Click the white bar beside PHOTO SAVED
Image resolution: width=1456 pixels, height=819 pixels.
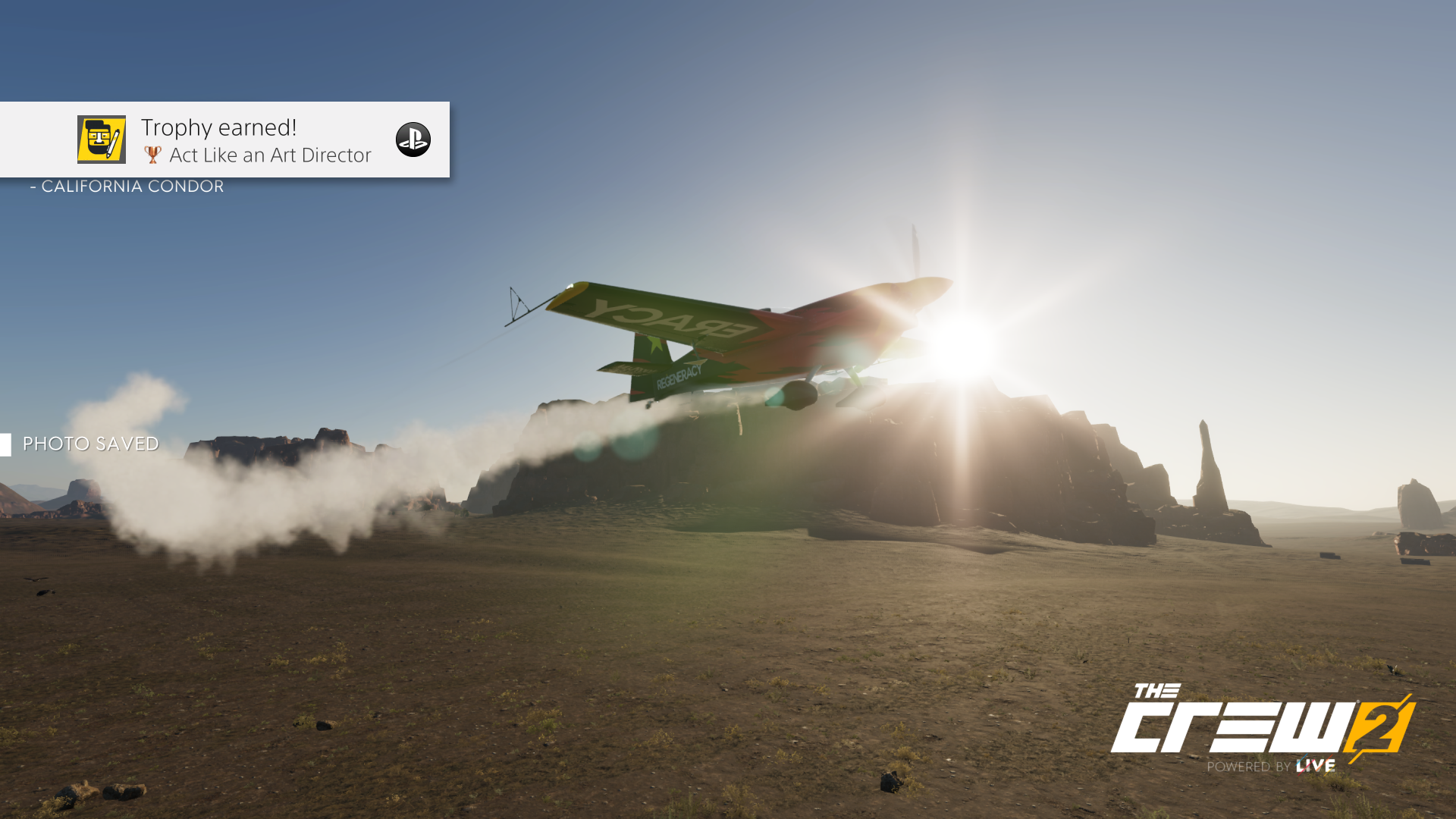pyautogui.click(x=7, y=444)
